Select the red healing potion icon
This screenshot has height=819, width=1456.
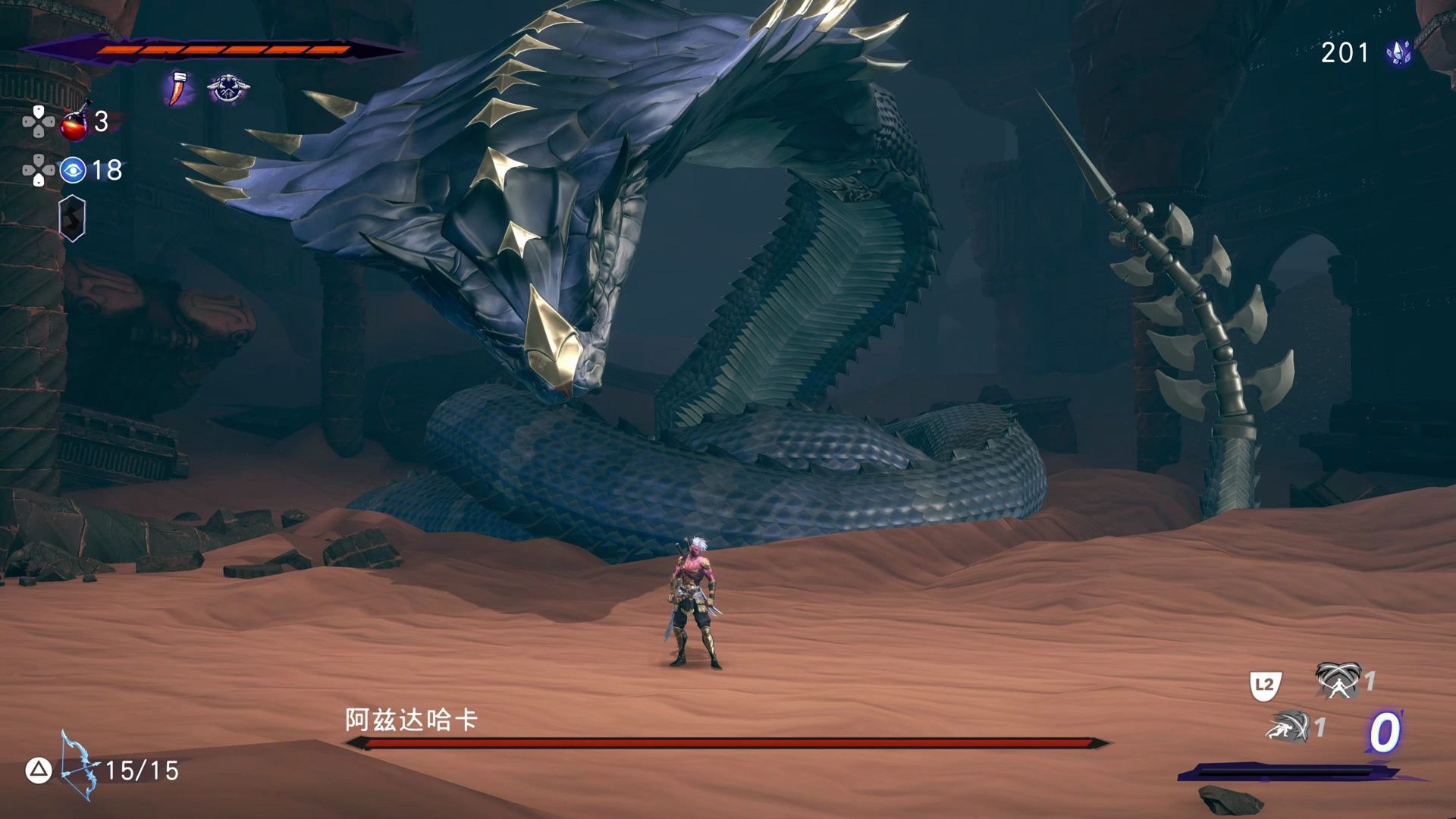(x=76, y=122)
